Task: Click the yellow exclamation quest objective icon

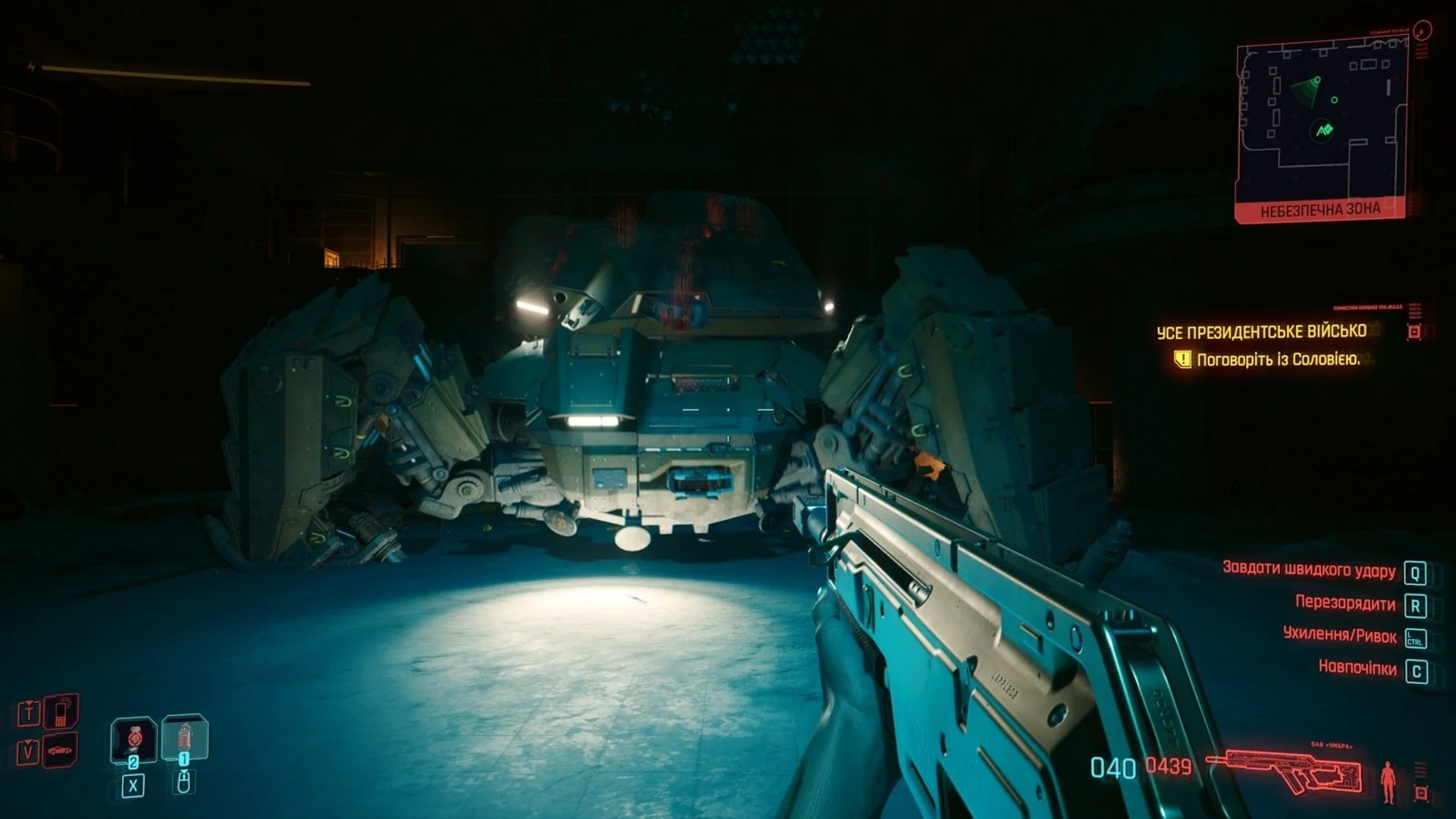Action: click(x=1181, y=359)
